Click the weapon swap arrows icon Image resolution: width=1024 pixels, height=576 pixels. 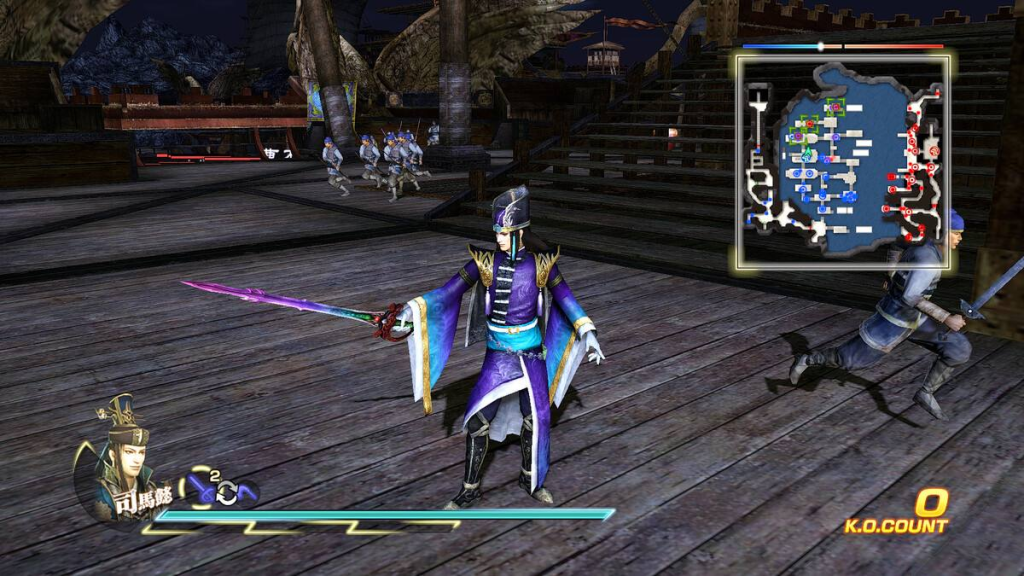point(227,493)
